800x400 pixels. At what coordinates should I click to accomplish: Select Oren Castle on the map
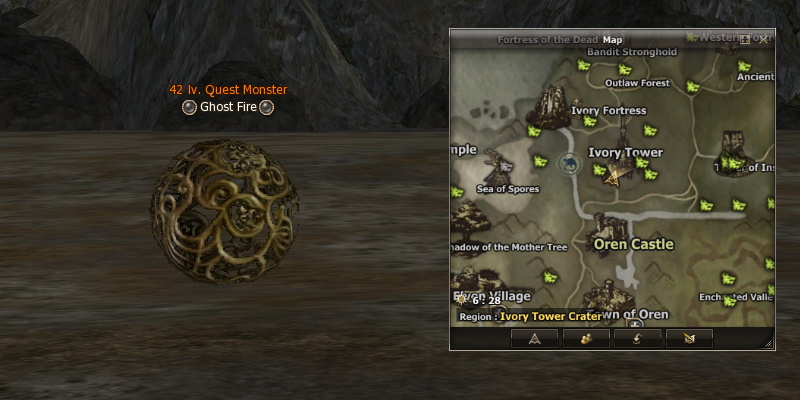tap(633, 243)
